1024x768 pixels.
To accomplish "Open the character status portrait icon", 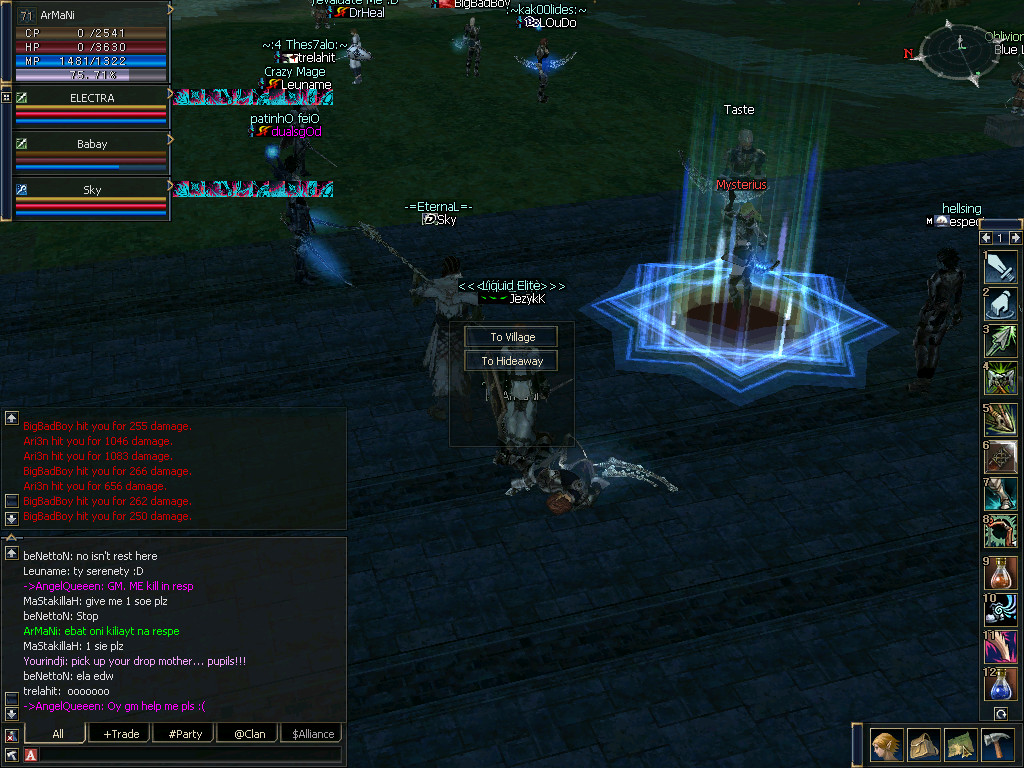I will point(886,746).
